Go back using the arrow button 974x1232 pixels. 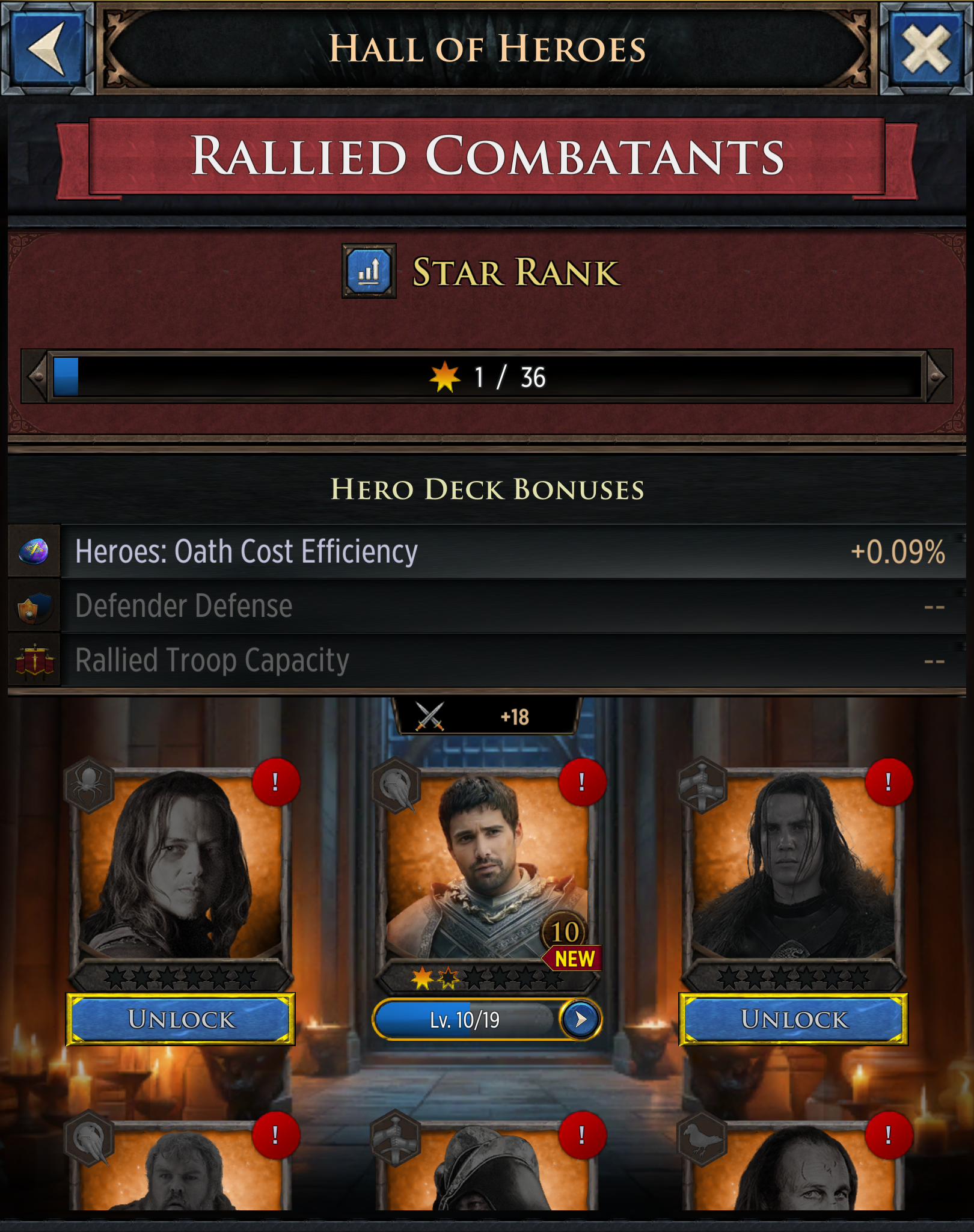(47, 48)
